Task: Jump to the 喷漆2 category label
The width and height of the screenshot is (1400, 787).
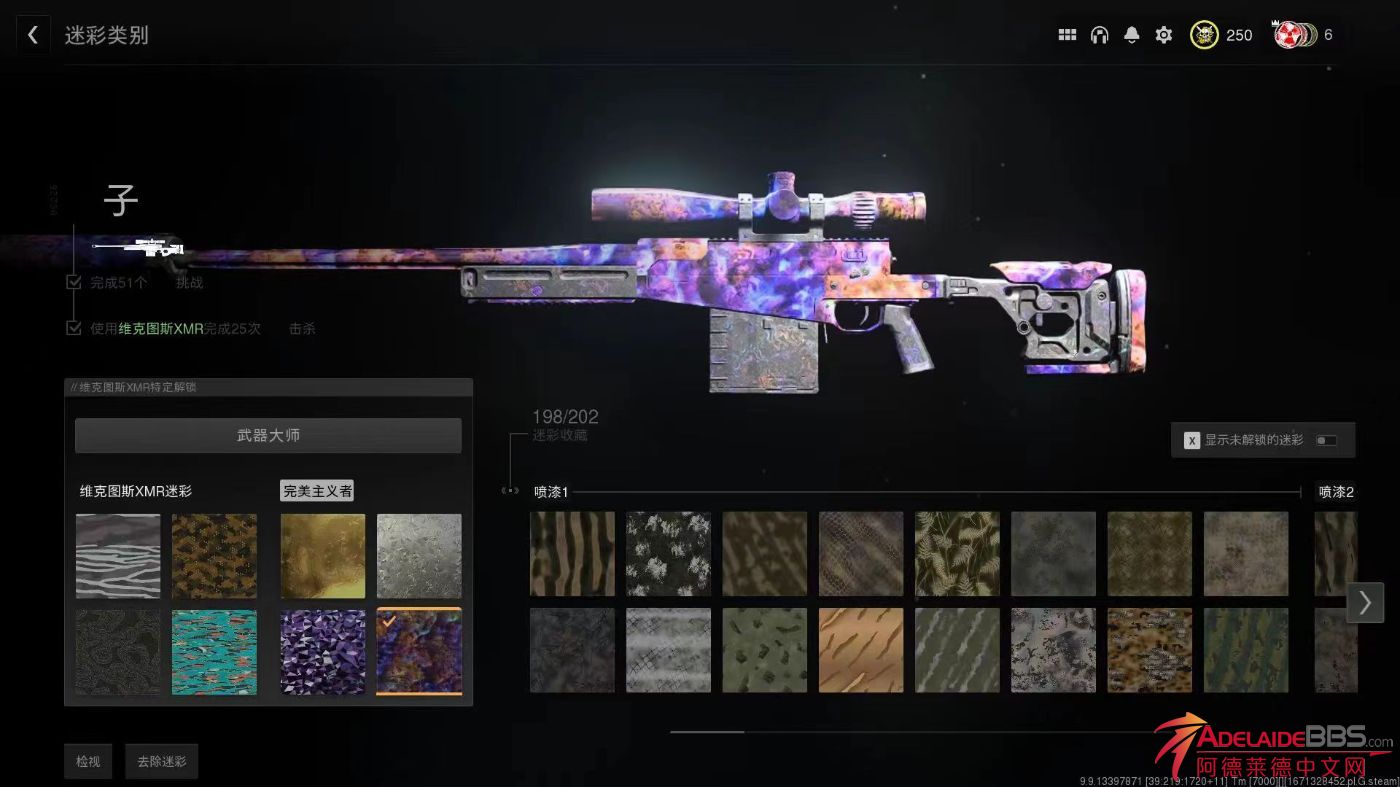Action: [x=1336, y=492]
